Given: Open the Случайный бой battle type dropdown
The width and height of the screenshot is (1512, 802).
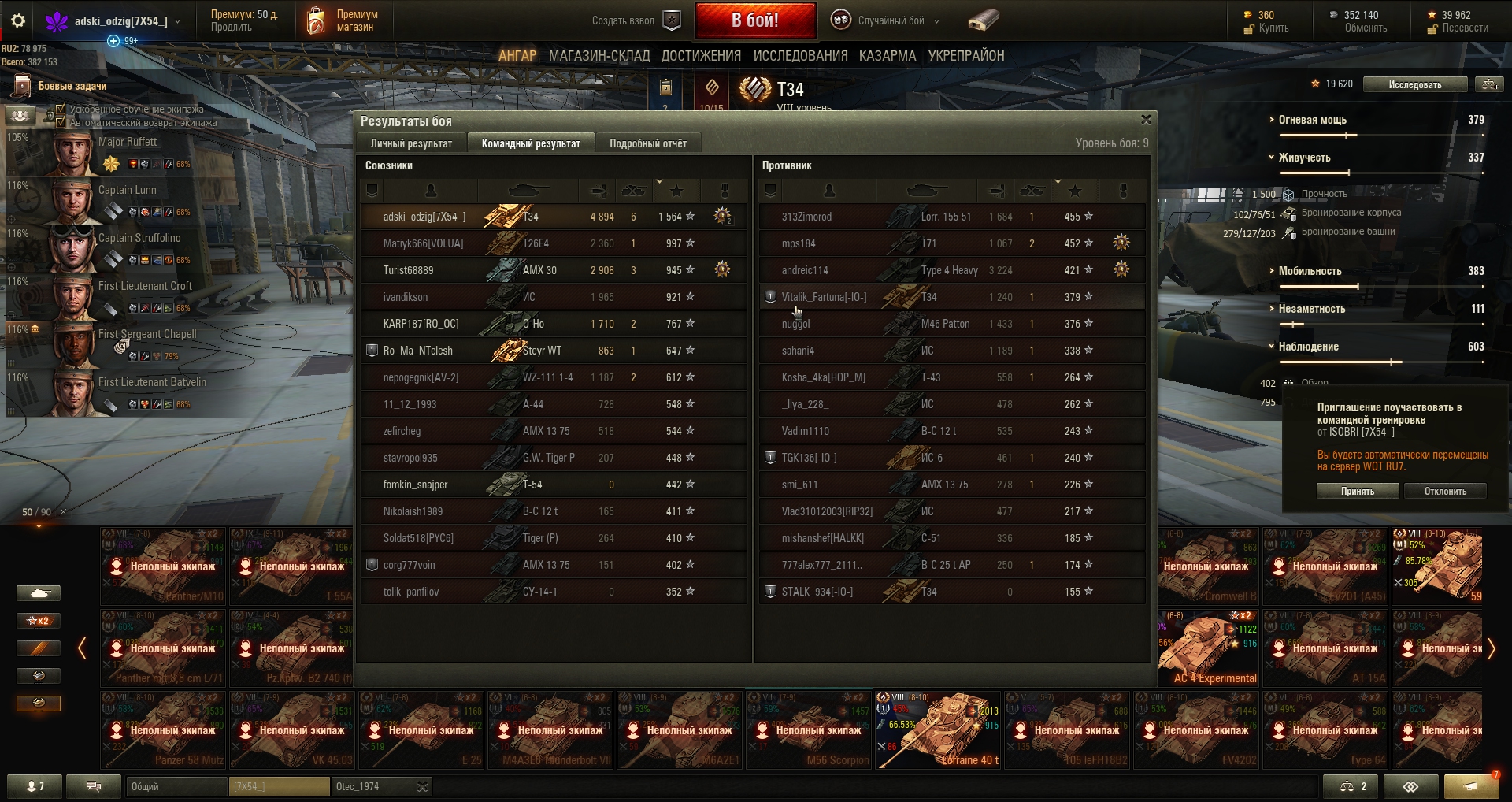Looking at the screenshot, I should point(891,21).
